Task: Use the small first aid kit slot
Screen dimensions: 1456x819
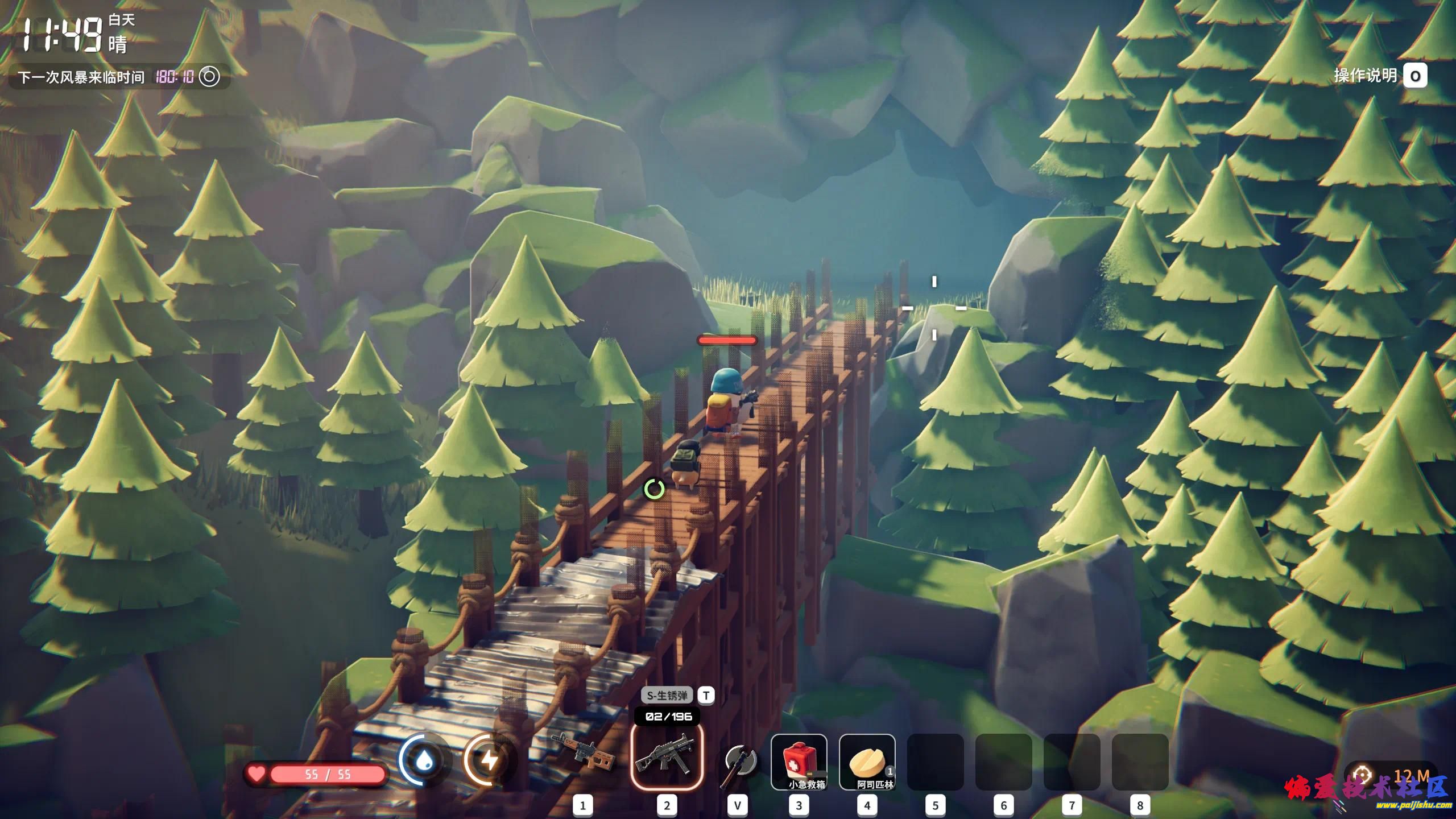Action: (x=799, y=762)
